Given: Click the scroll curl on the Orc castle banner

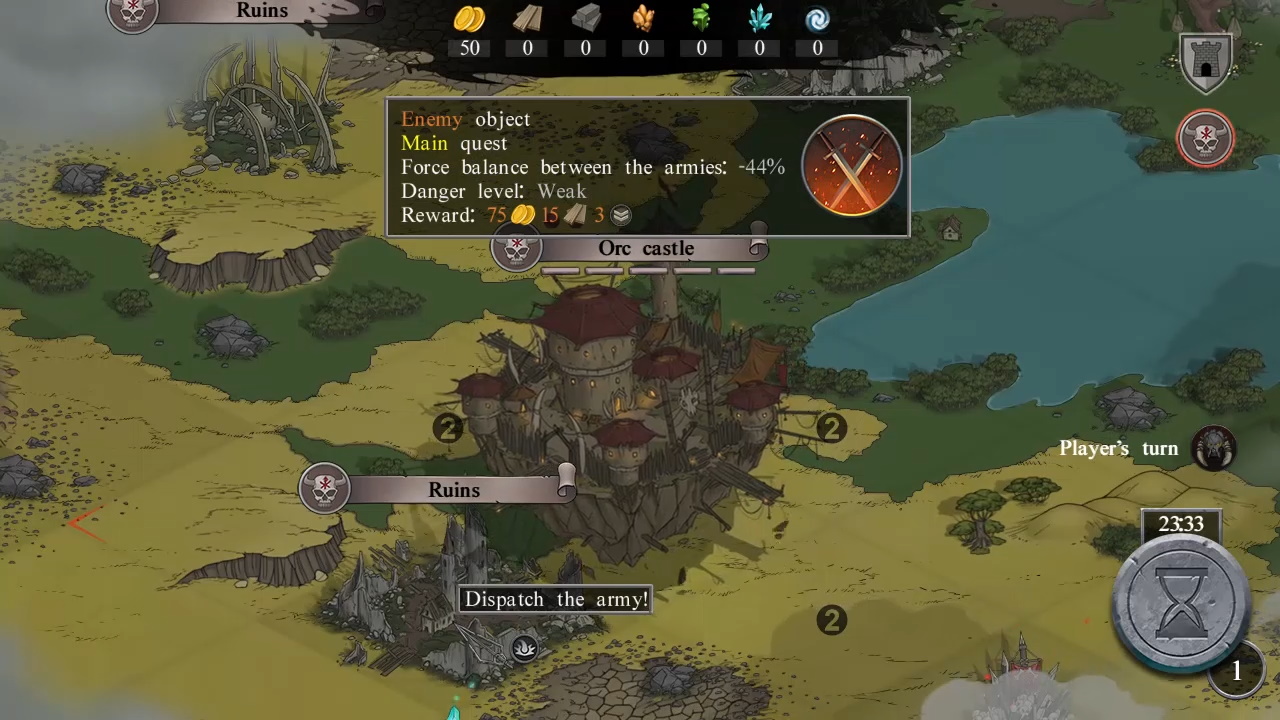Looking at the screenshot, I should click(757, 248).
